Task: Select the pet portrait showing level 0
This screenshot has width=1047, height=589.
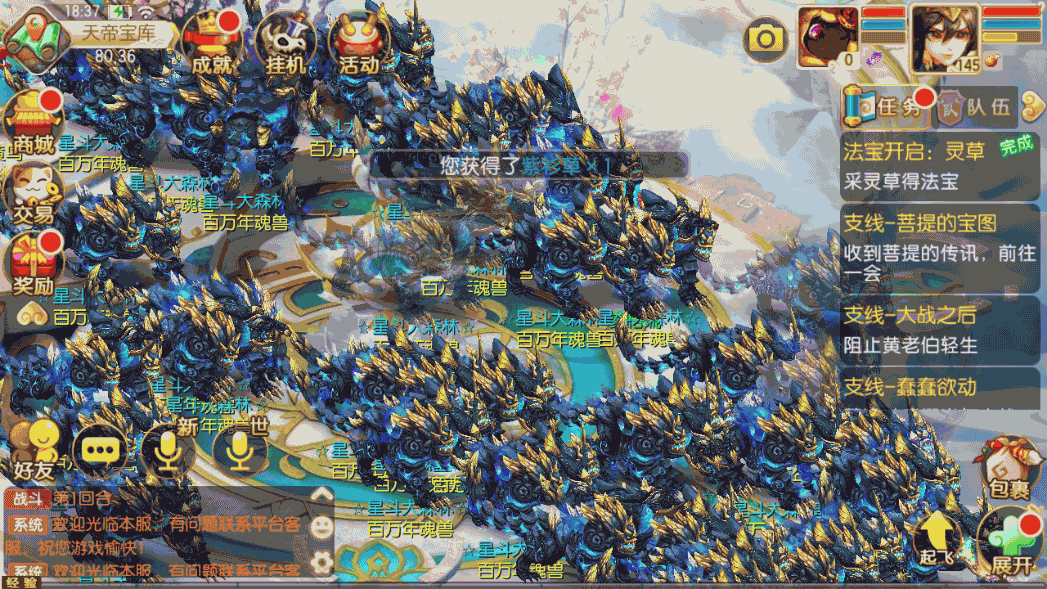Action: (x=827, y=37)
